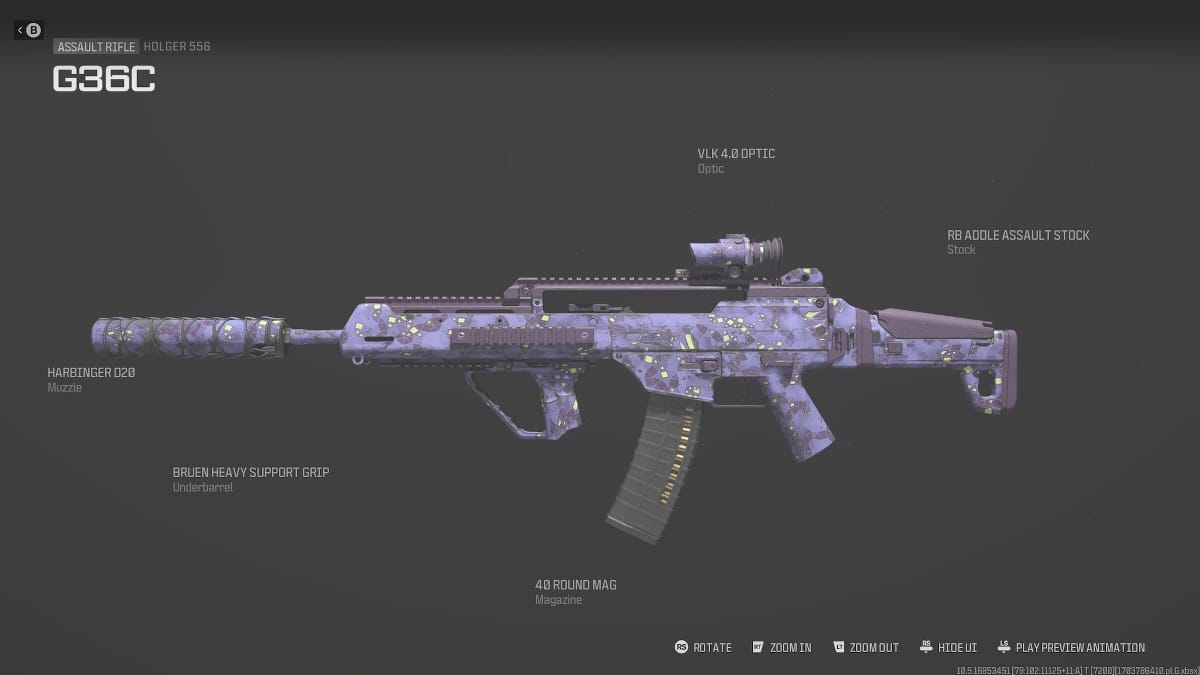Select the Harbinger D20 muzzle label

click(x=91, y=373)
